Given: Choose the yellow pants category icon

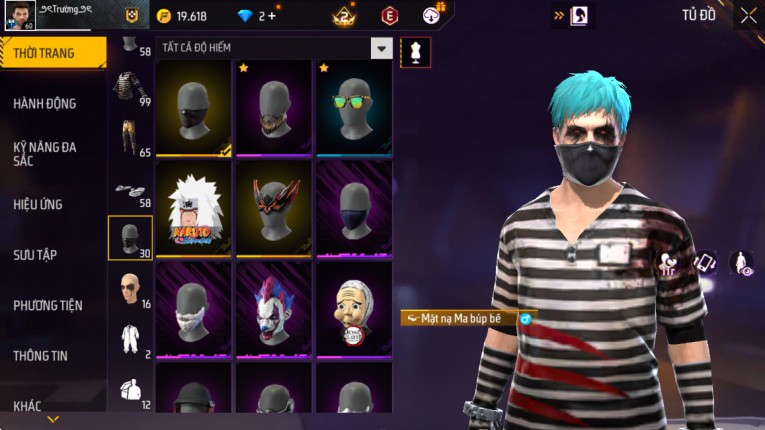Looking at the screenshot, I should point(128,138).
